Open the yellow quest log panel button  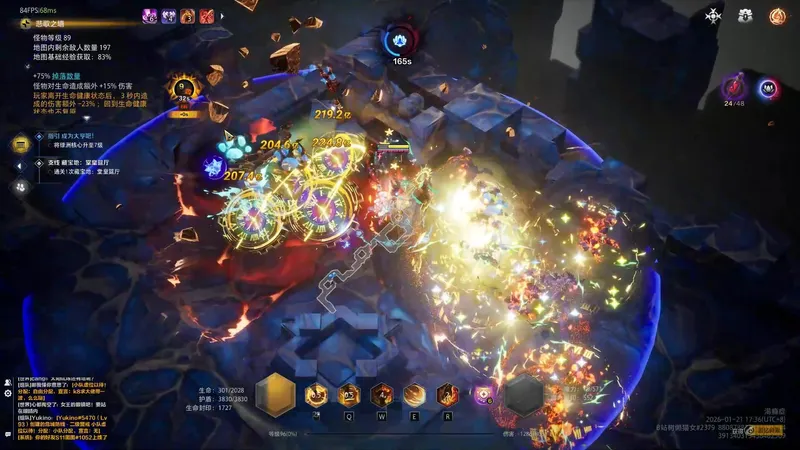19,145
